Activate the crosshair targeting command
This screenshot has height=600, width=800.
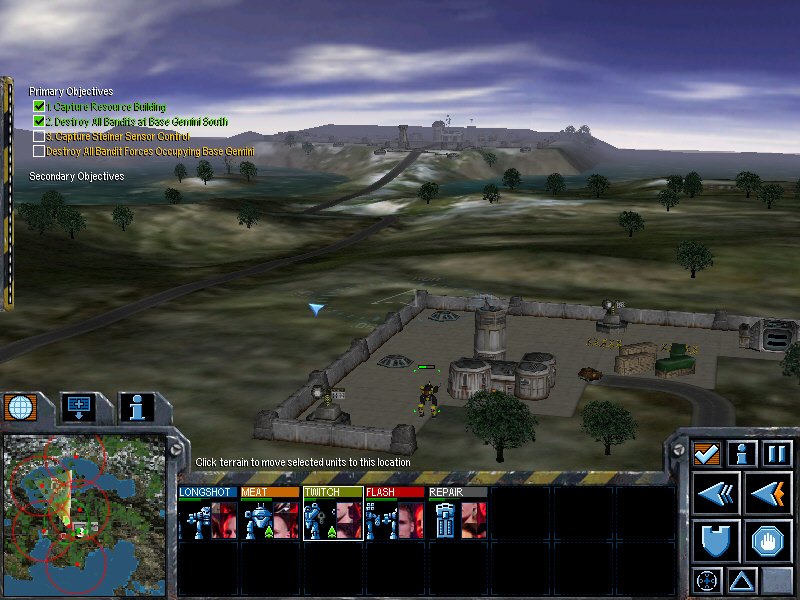coord(707,579)
